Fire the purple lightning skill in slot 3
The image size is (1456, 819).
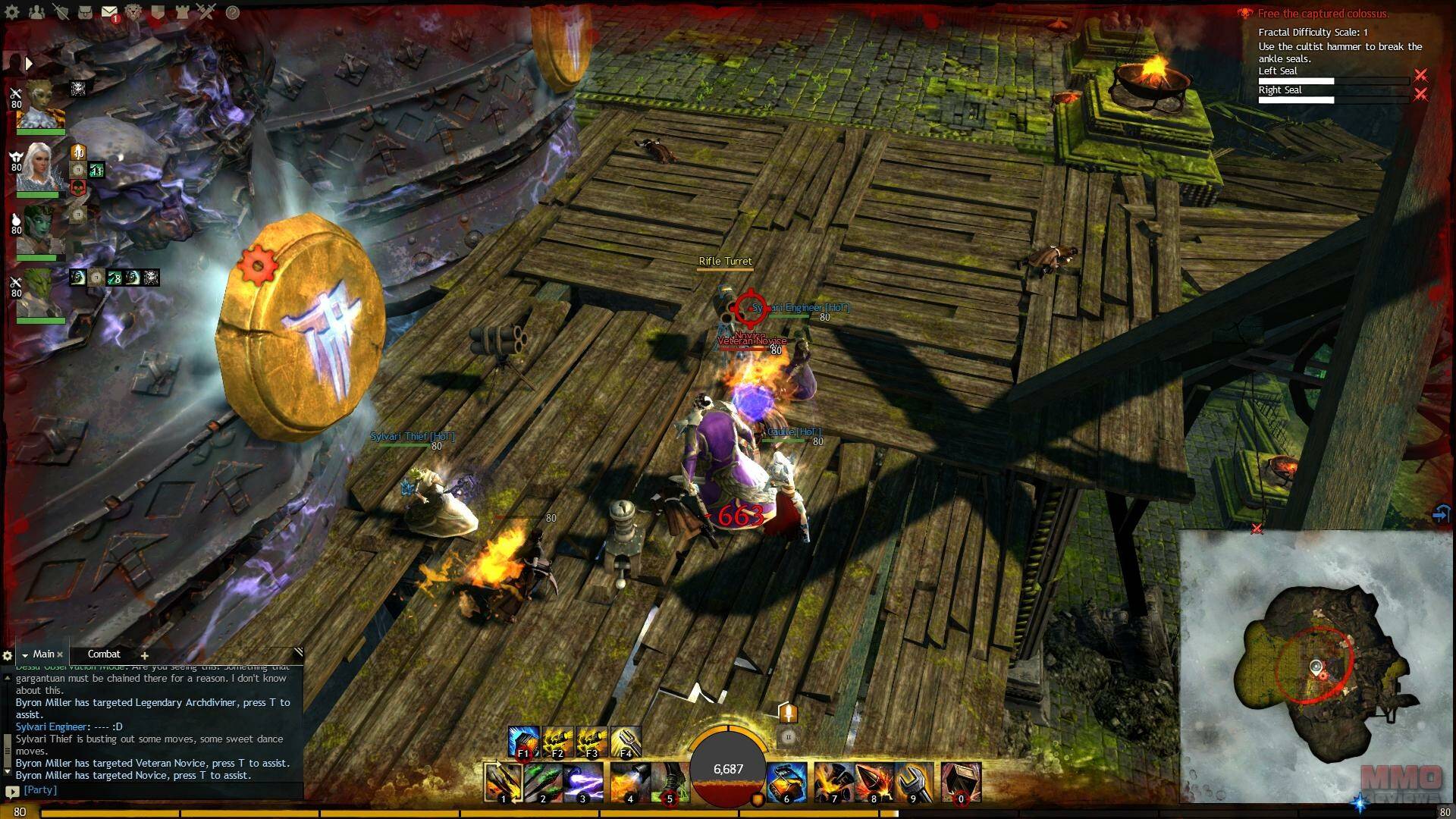582,782
